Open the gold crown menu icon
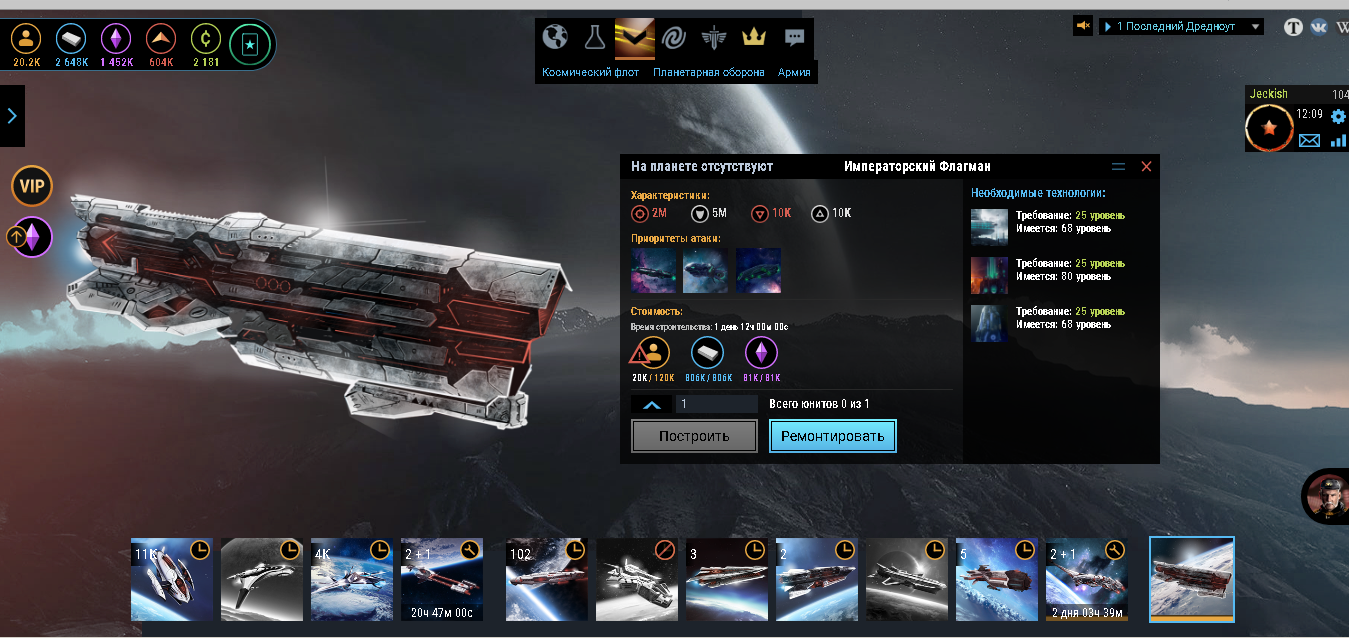This screenshot has width=1349, height=639. [x=753, y=37]
